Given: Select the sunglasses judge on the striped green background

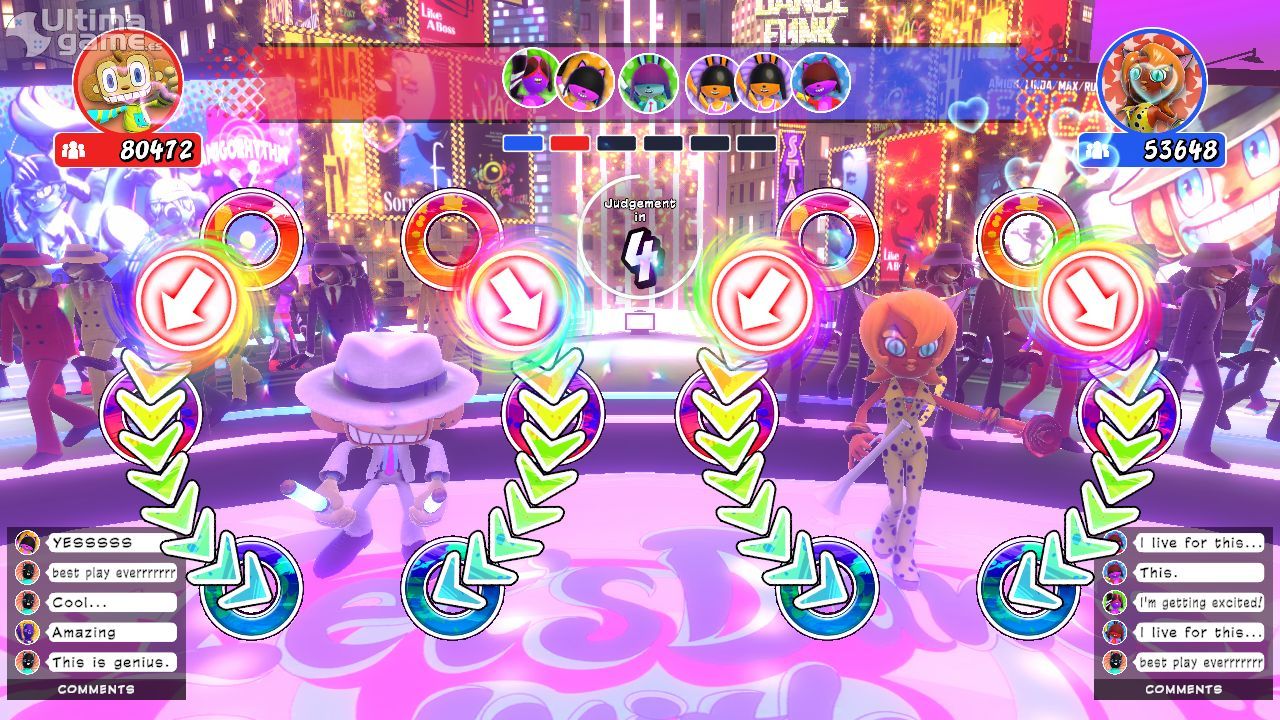Looking at the screenshot, I should 531,80.
